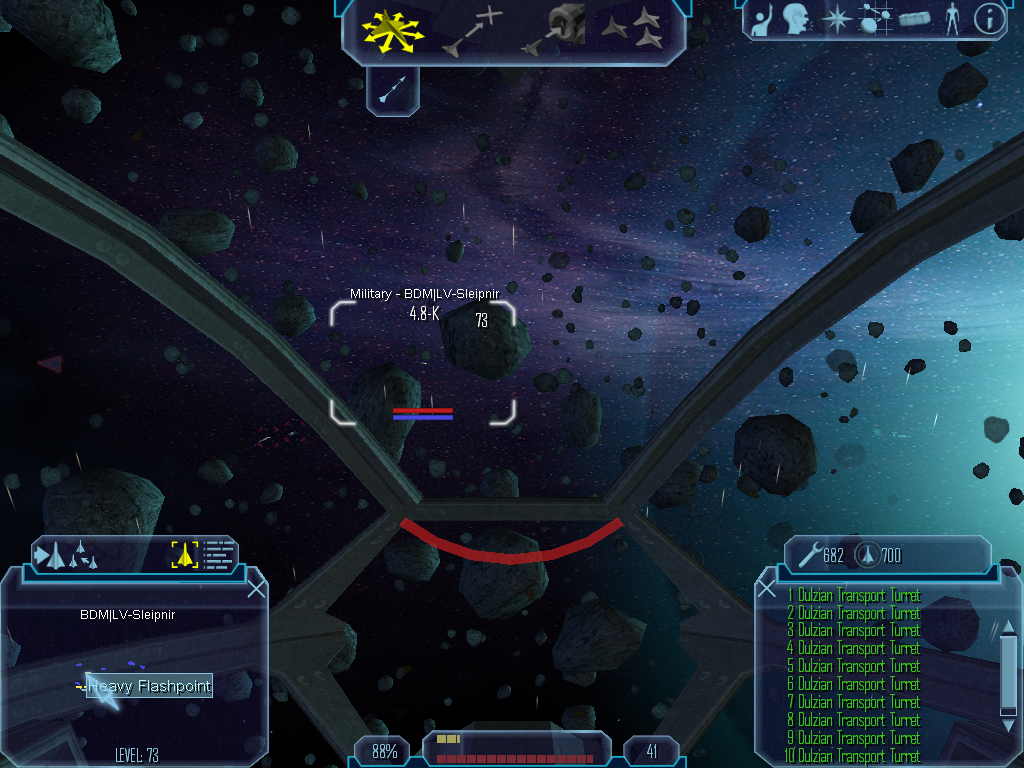1024x768 pixels.
Task: Select turret 1 Dulzian Transport Turret
Action: pyautogui.click(x=854, y=596)
